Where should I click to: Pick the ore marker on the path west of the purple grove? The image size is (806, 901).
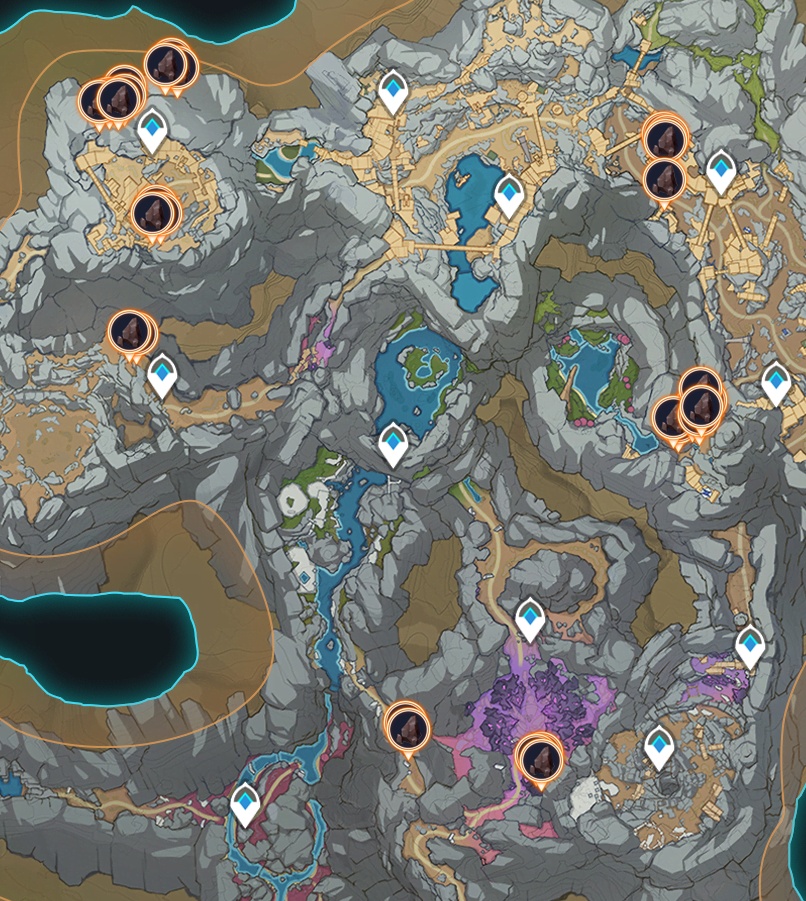[406, 725]
